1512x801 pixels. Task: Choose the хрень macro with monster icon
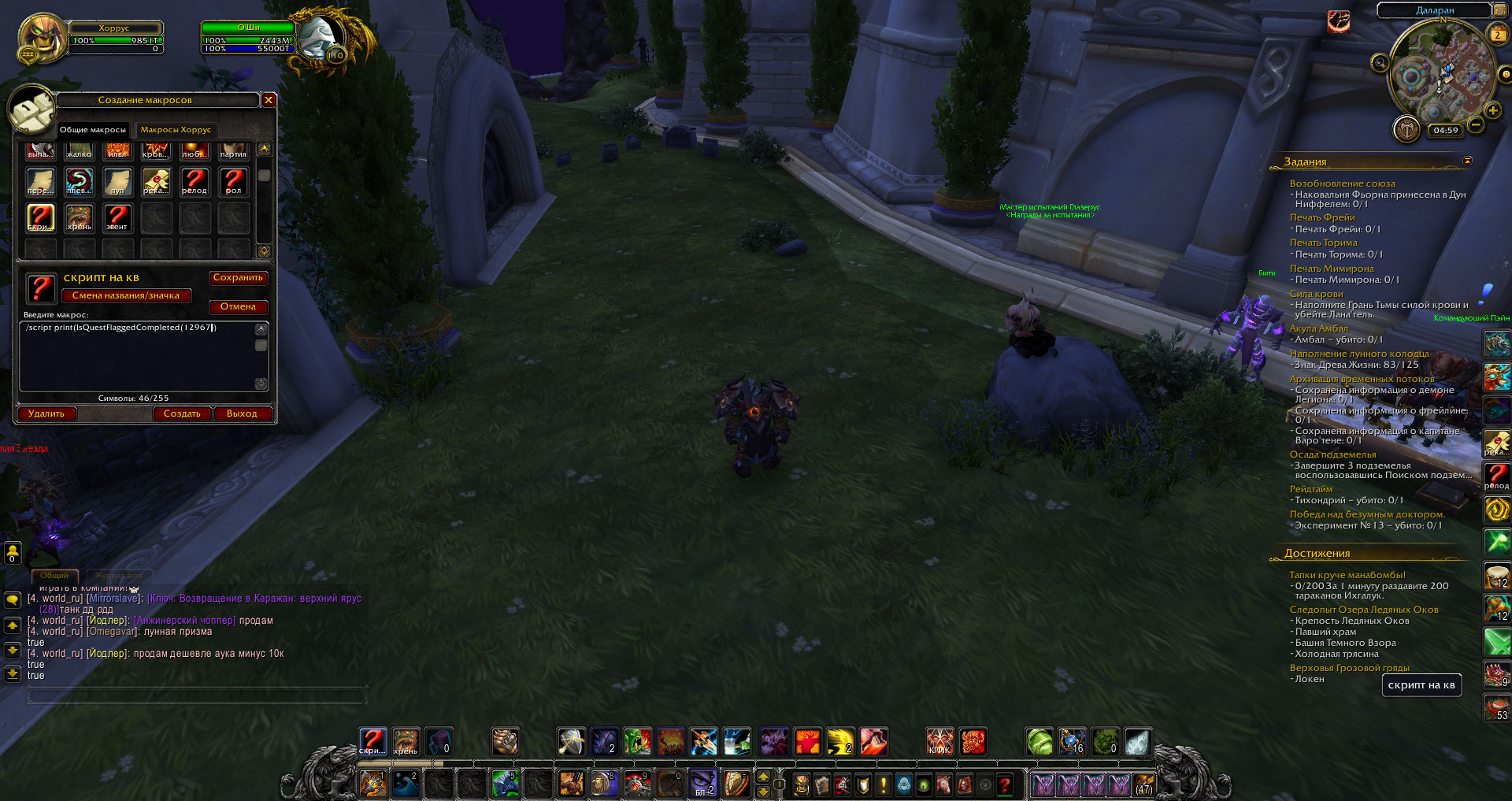pos(79,218)
